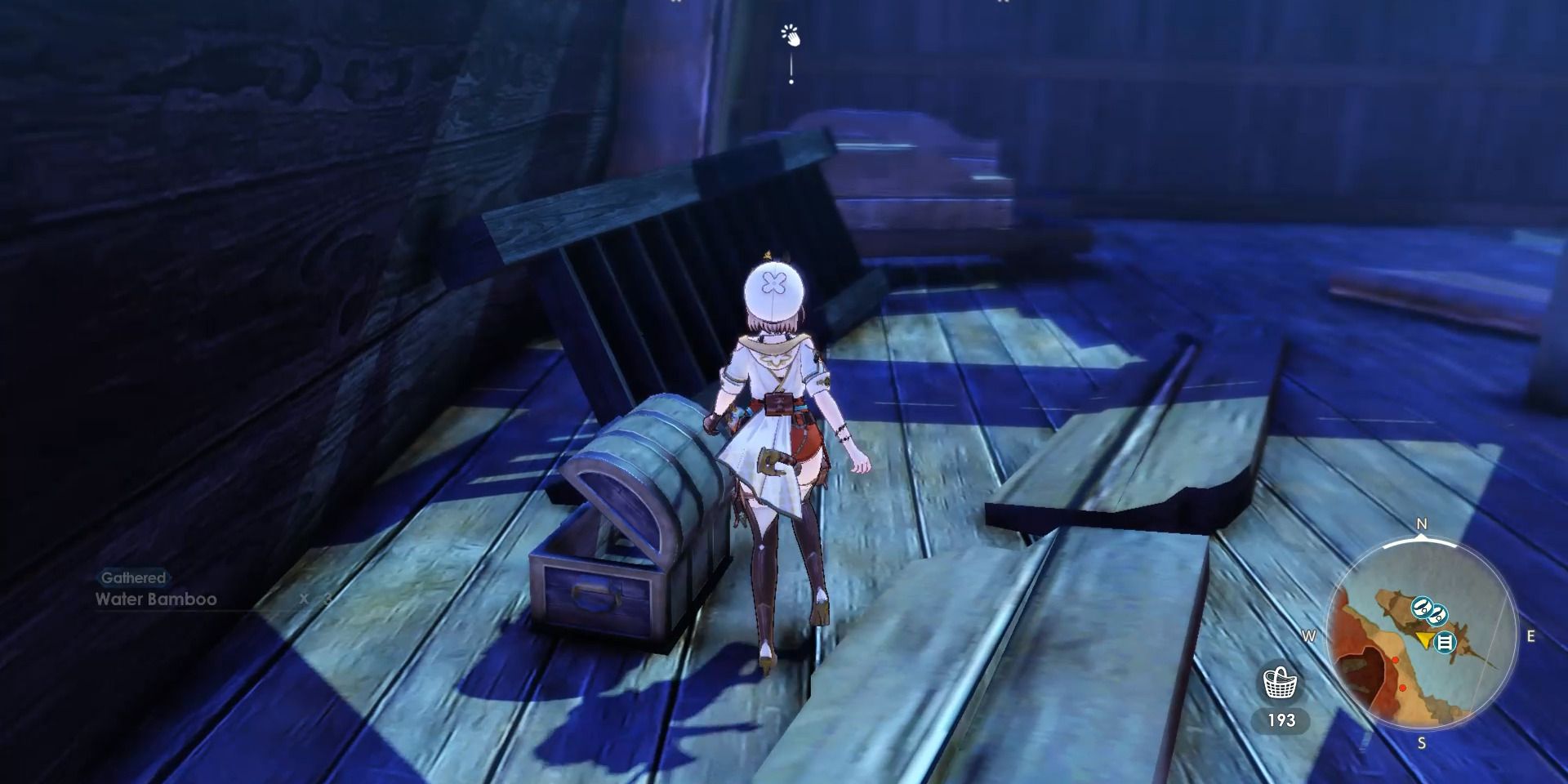Click the lower red dot on minimap
This screenshot has width=1568, height=784.
[1403, 687]
